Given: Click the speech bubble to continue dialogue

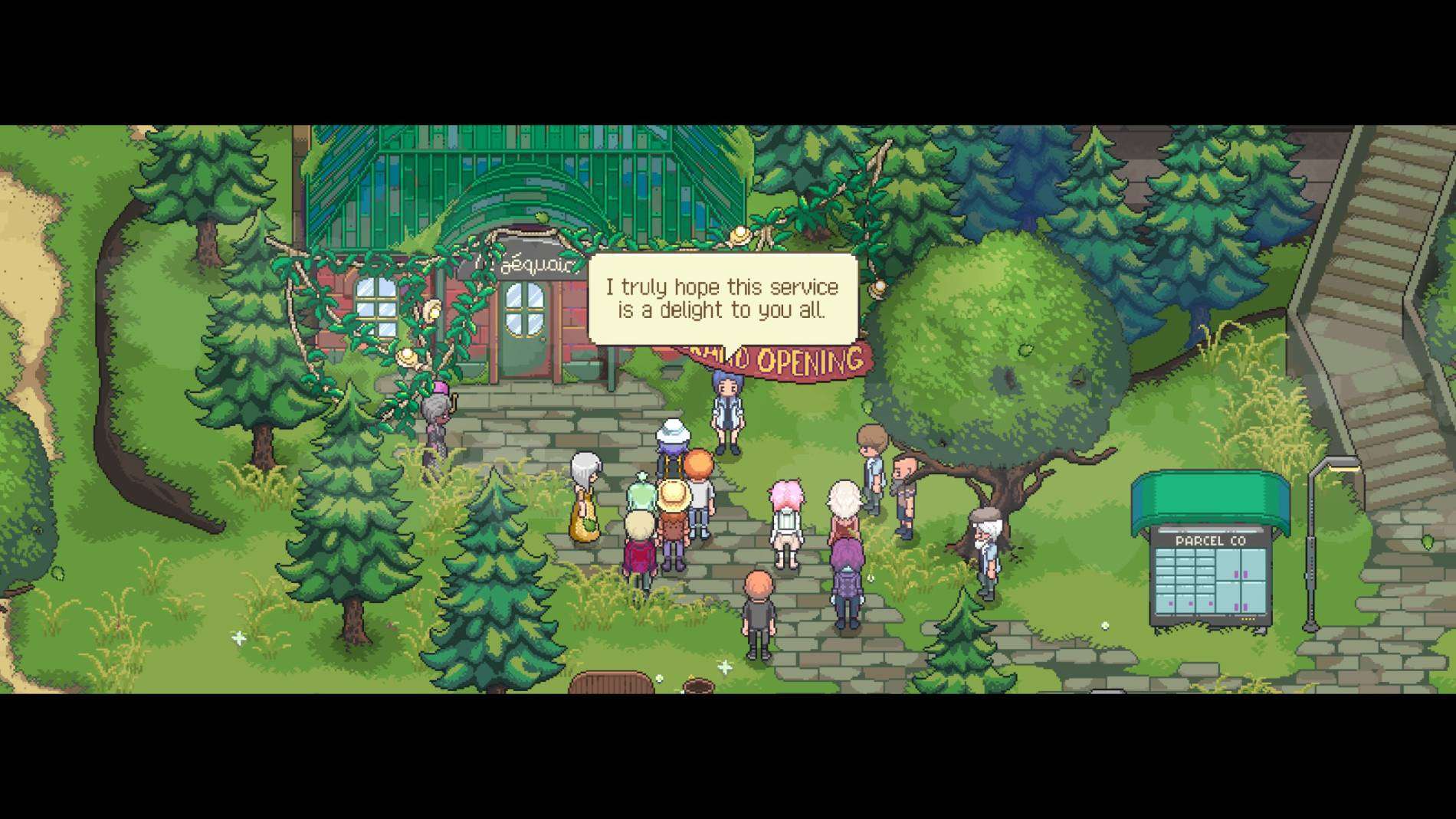Looking at the screenshot, I should point(722,299).
